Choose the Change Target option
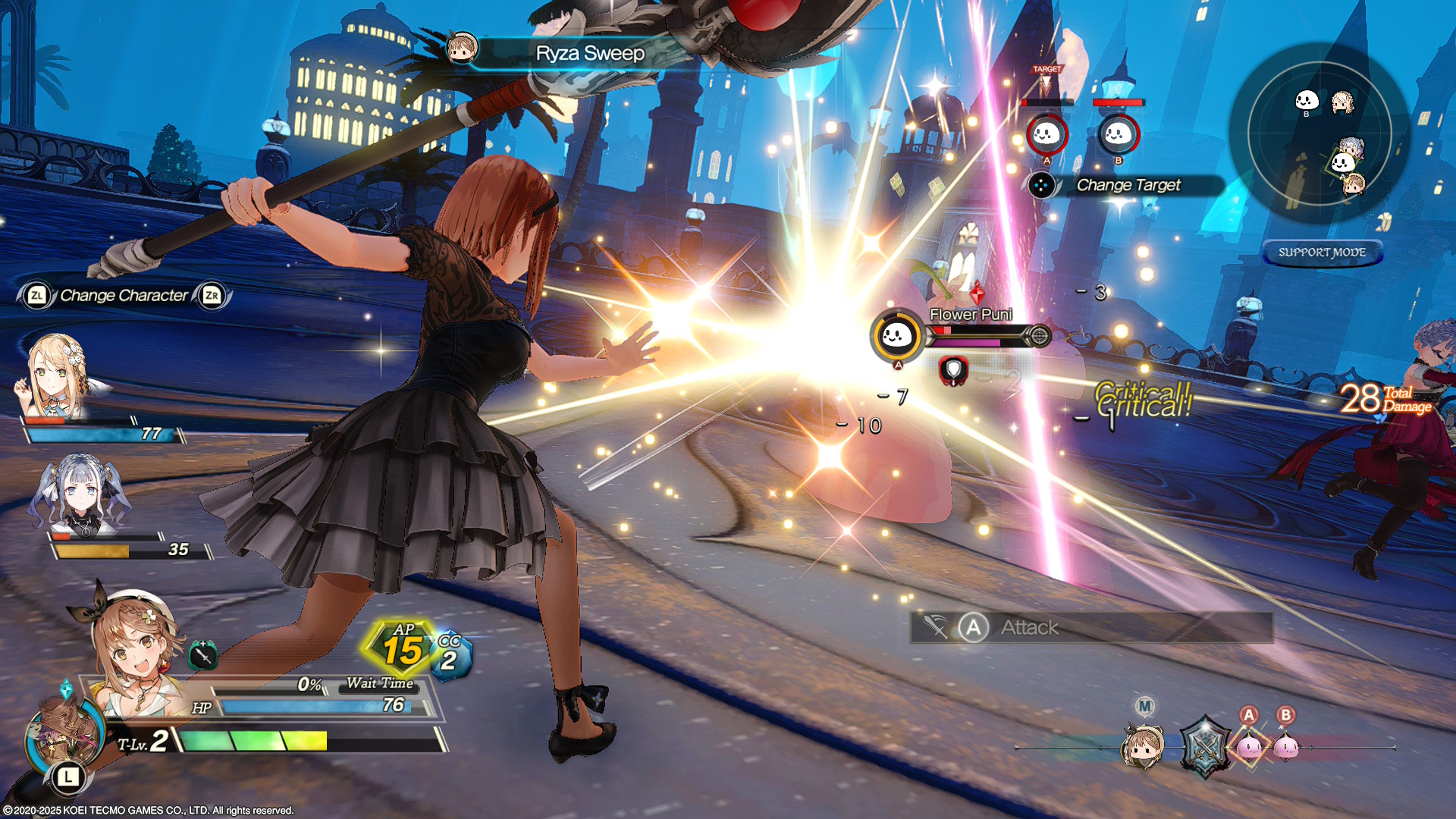 (x=1128, y=185)
